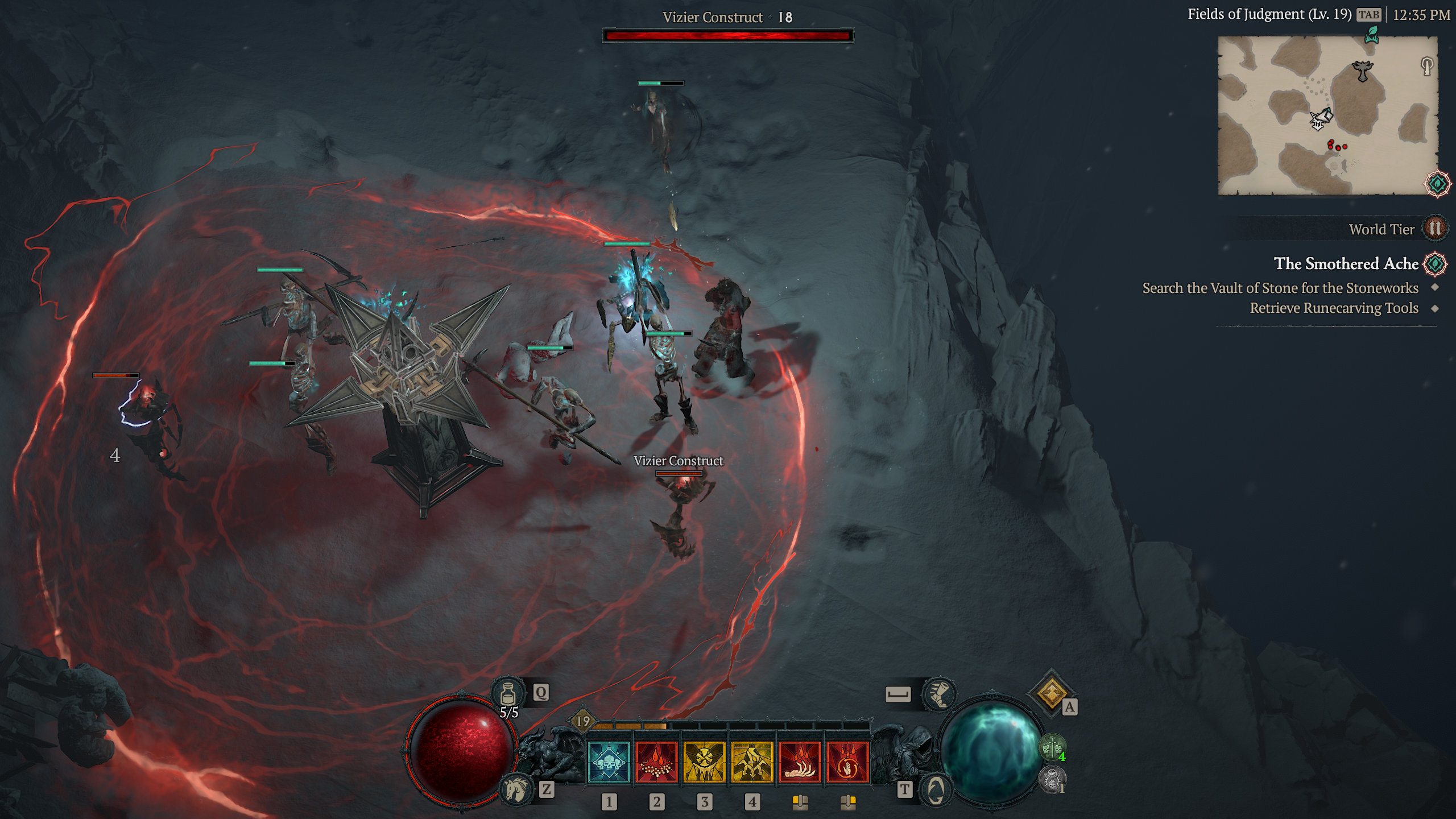Screen dimensions: 1456x819
Task: Trigger the yellow downward-arrows skill in slot 4
Action: tap(752, 762)
